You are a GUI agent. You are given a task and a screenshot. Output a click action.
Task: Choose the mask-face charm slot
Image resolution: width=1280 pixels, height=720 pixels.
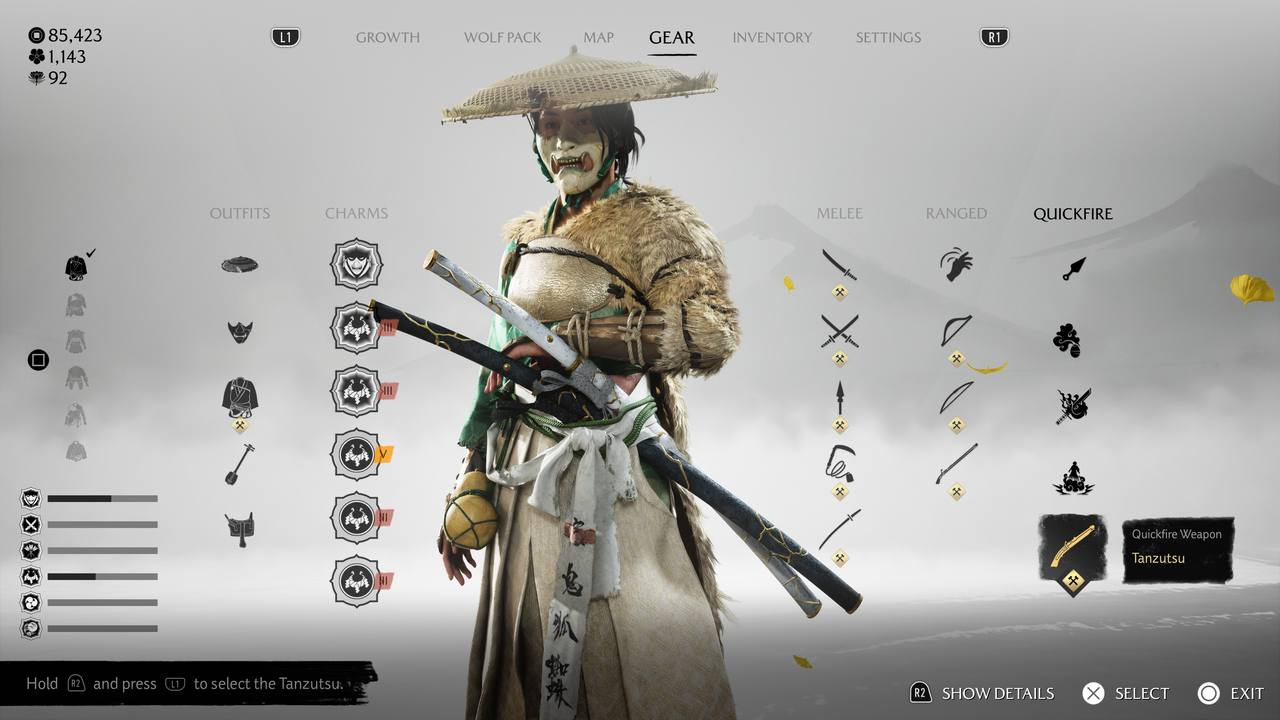pyautogui.click(x=356, y=264)
